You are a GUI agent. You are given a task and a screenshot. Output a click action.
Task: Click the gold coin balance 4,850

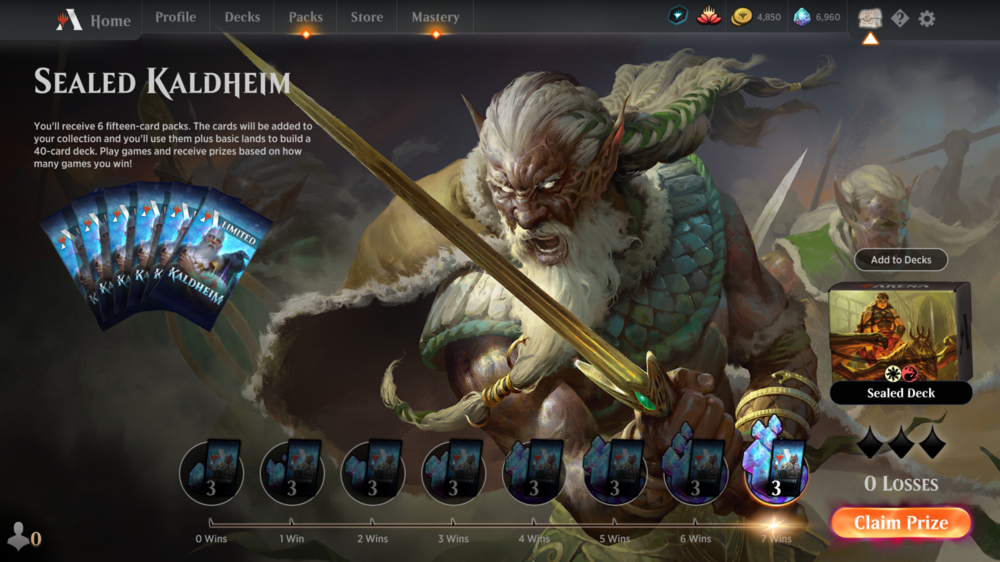[x=757, y=17]
